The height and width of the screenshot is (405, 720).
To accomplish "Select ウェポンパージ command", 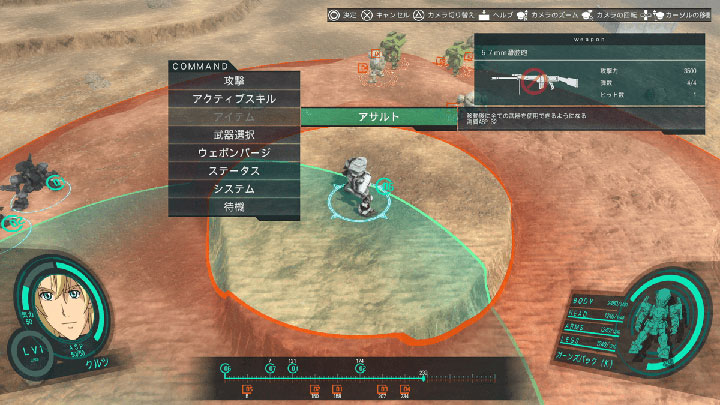I will click(x=234, y=153).
